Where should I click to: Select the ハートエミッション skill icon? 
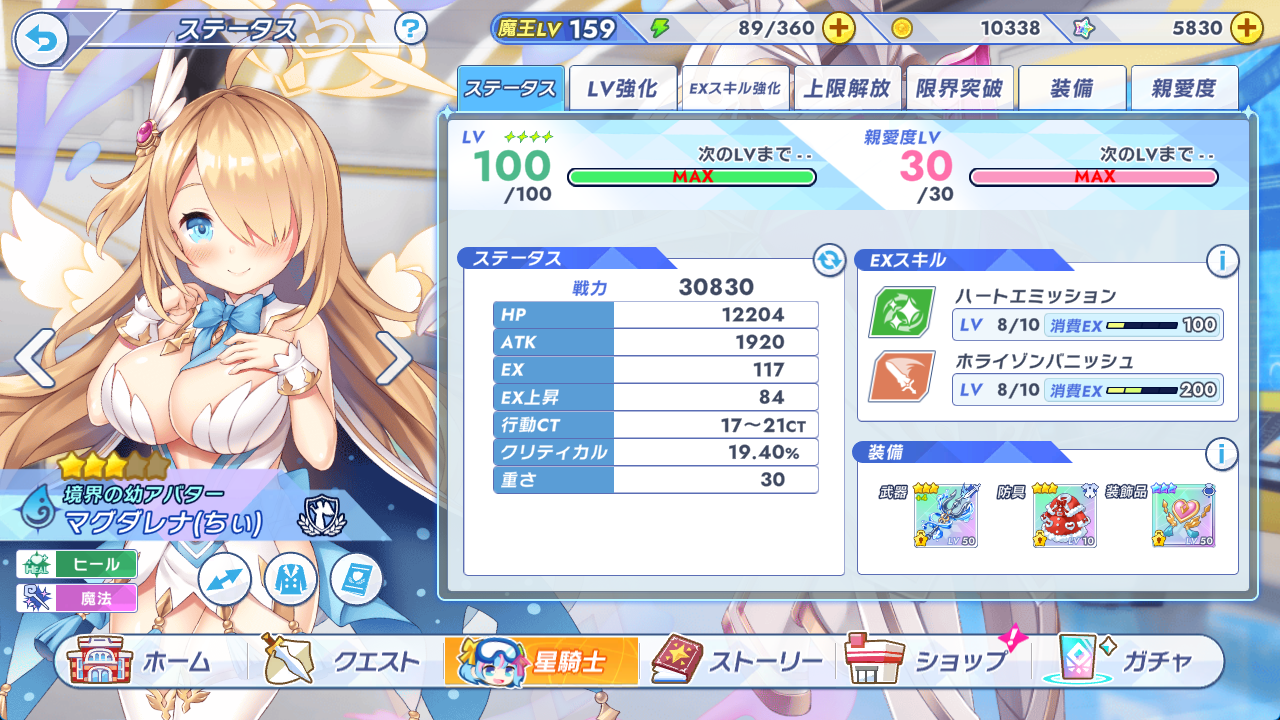[901, 312]
